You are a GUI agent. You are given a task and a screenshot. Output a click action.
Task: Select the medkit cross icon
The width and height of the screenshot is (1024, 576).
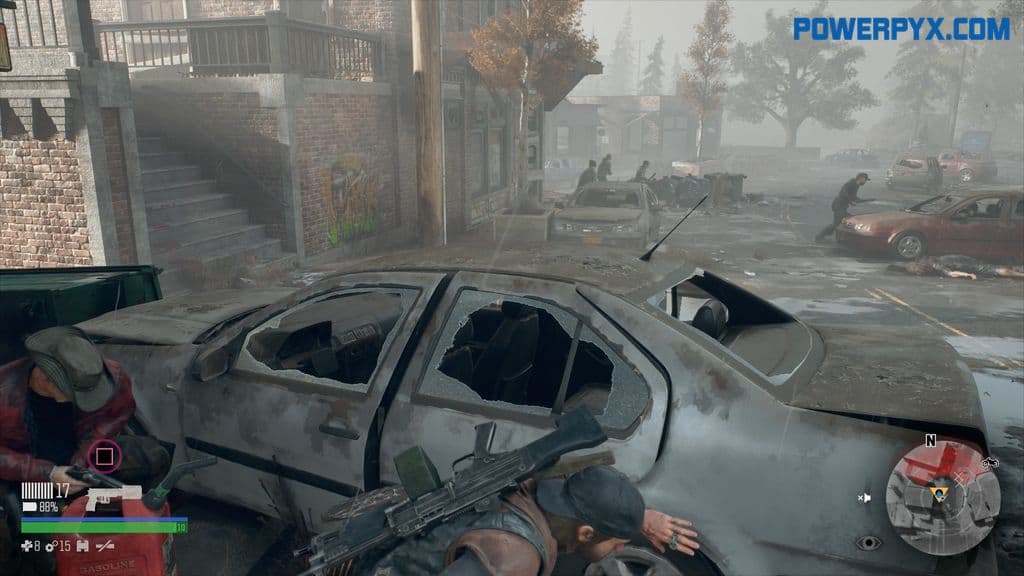[x=26, y=545]
